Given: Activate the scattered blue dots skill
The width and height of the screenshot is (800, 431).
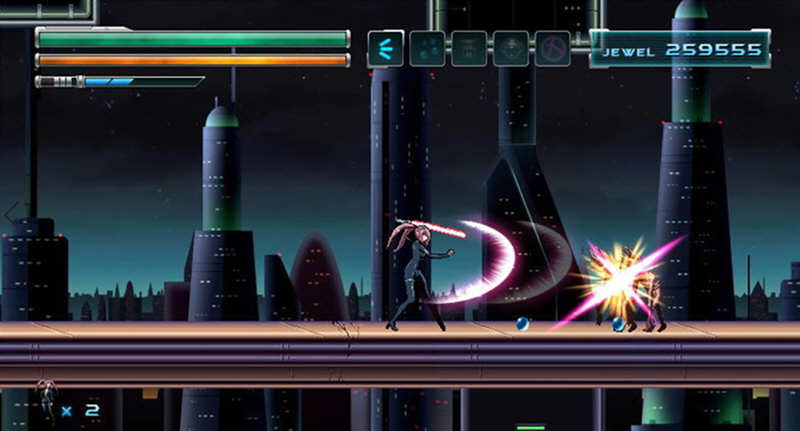Looking at the screenshot, I should 427,48.
